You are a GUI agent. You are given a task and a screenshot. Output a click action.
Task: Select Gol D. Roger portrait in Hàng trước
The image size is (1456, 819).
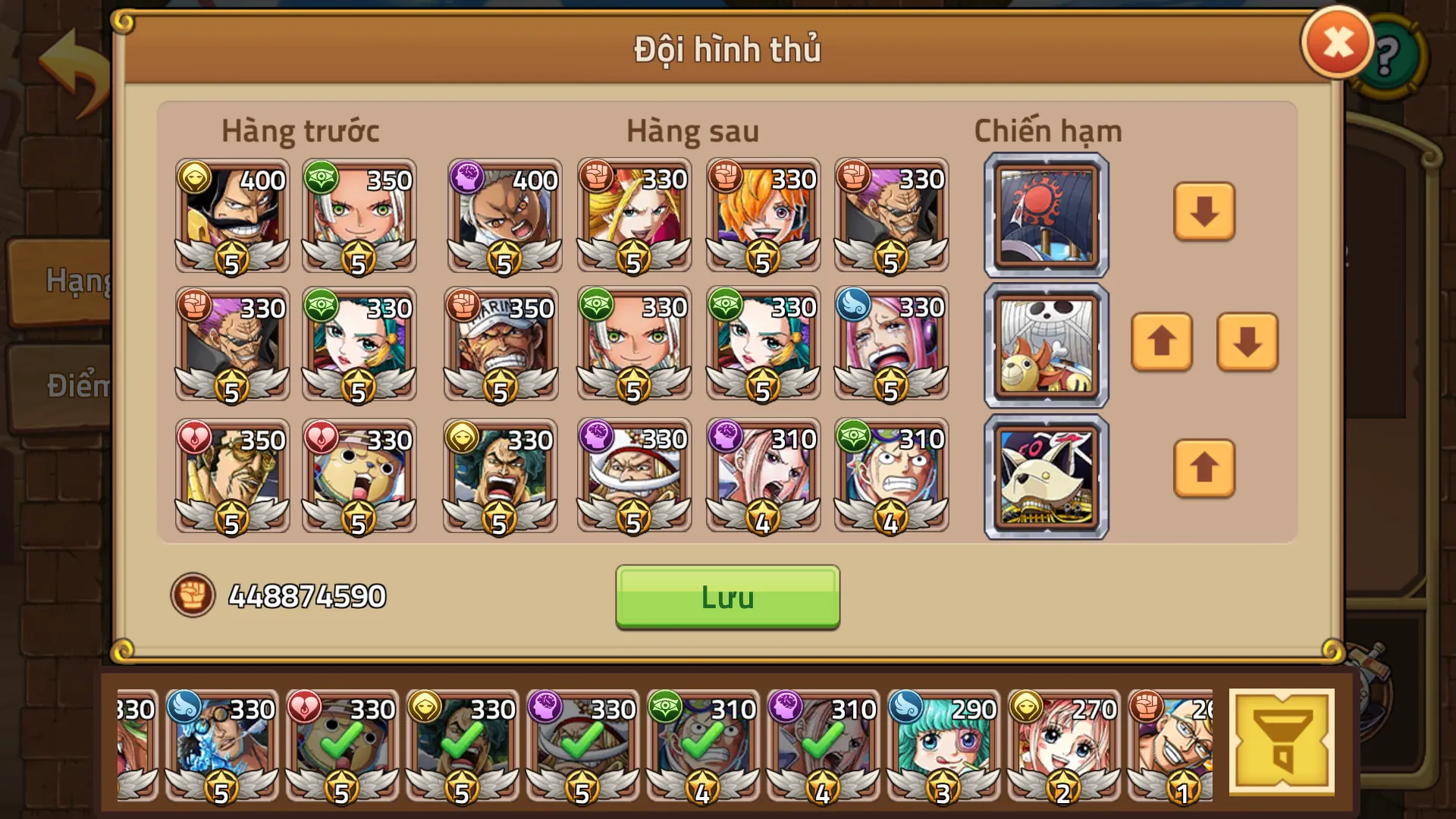[x=231, y=216]
